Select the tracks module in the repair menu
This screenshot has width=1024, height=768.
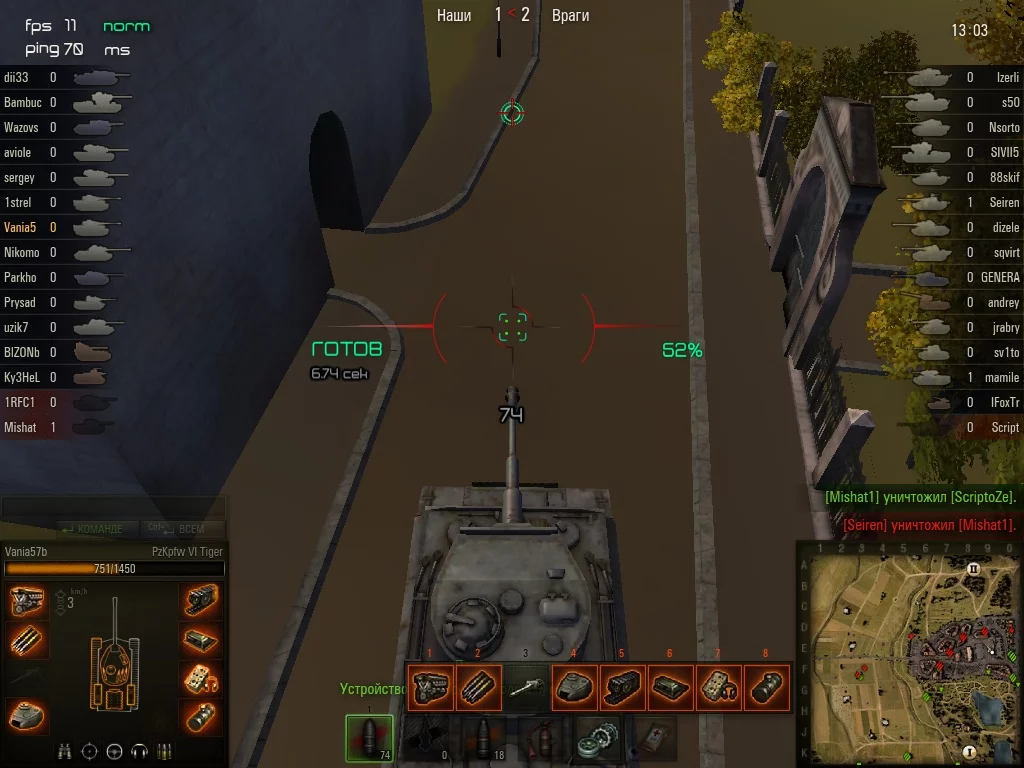click(x=621, y=688)
